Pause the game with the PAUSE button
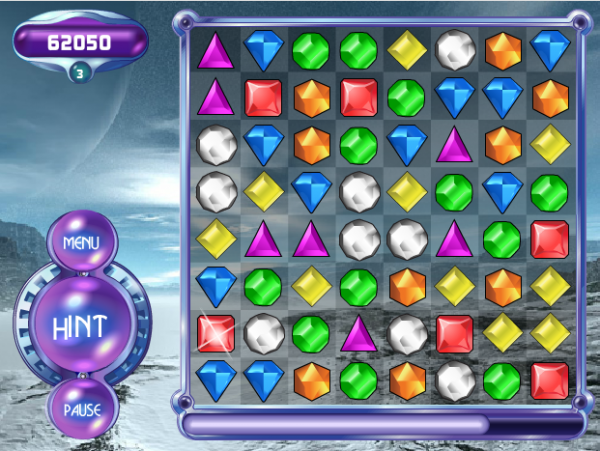 click(x=81, y=410)
